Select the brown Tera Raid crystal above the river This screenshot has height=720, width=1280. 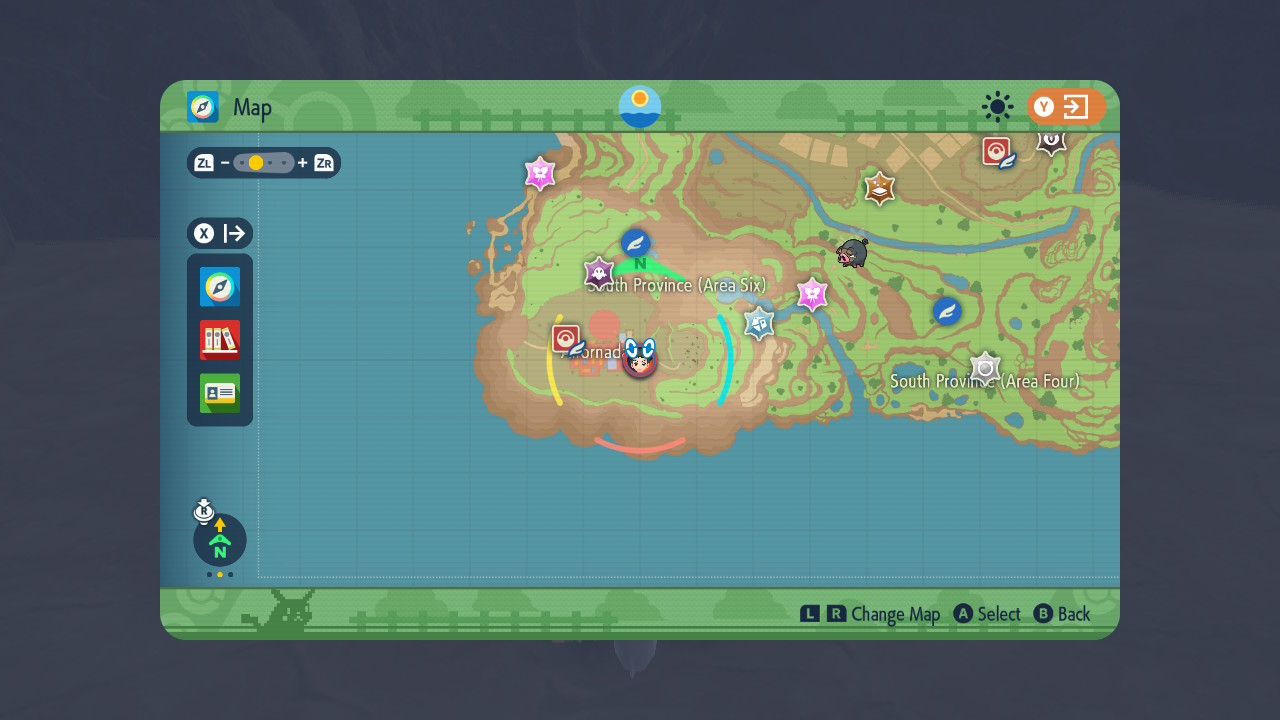[878, 189]
